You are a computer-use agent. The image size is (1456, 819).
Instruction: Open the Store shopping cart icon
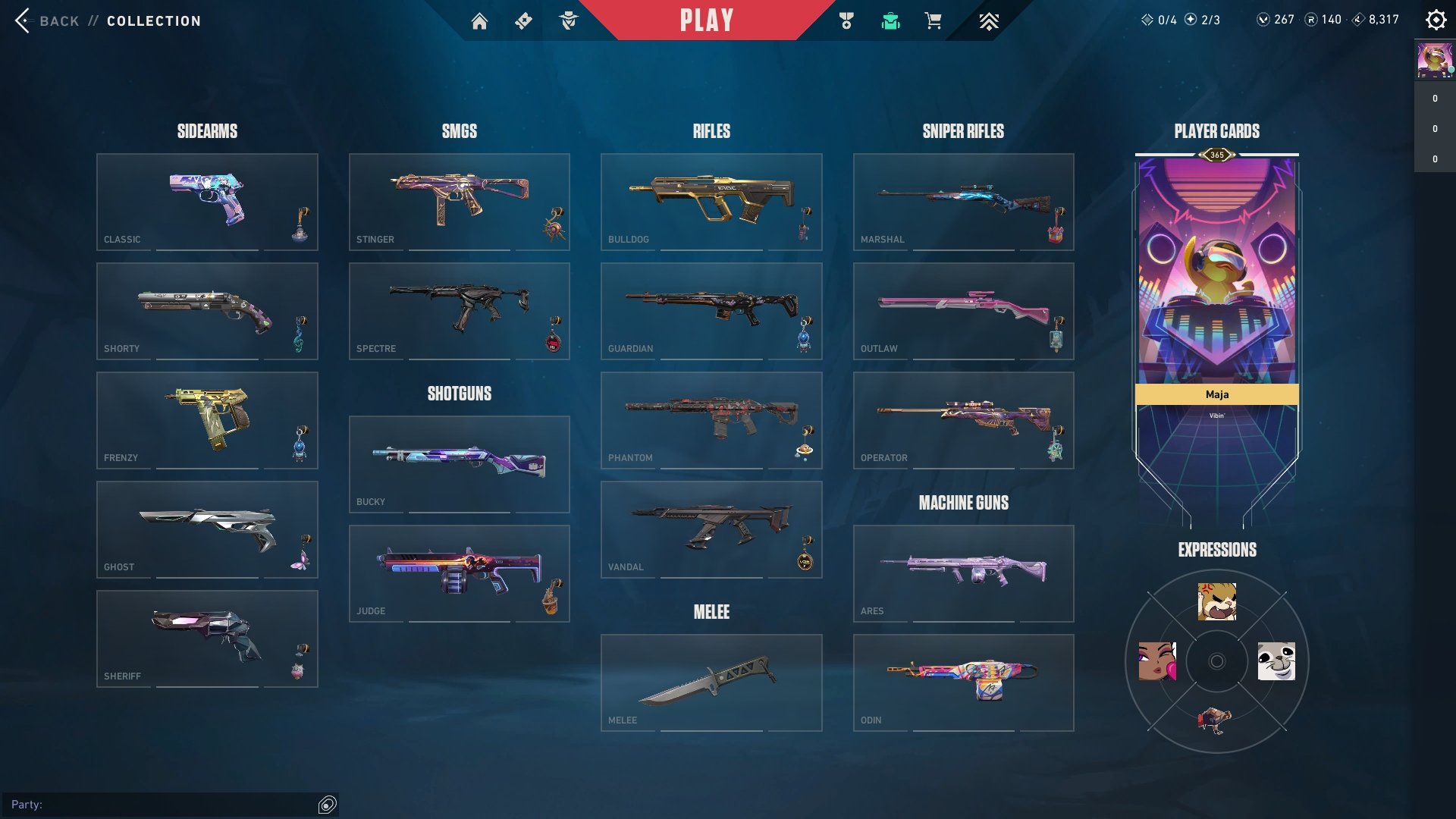[x=934, y=21]
